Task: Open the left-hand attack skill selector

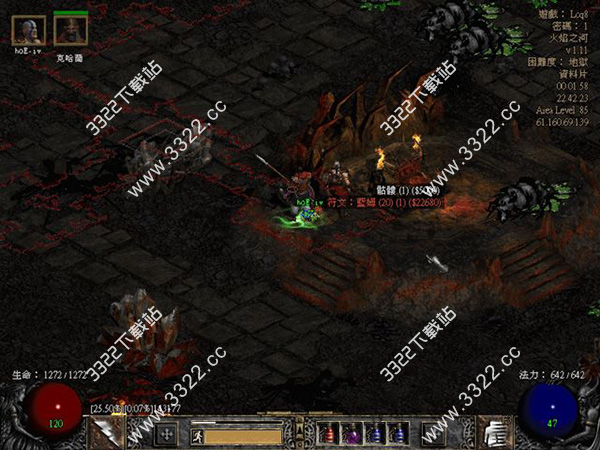Action: point(104,433)
